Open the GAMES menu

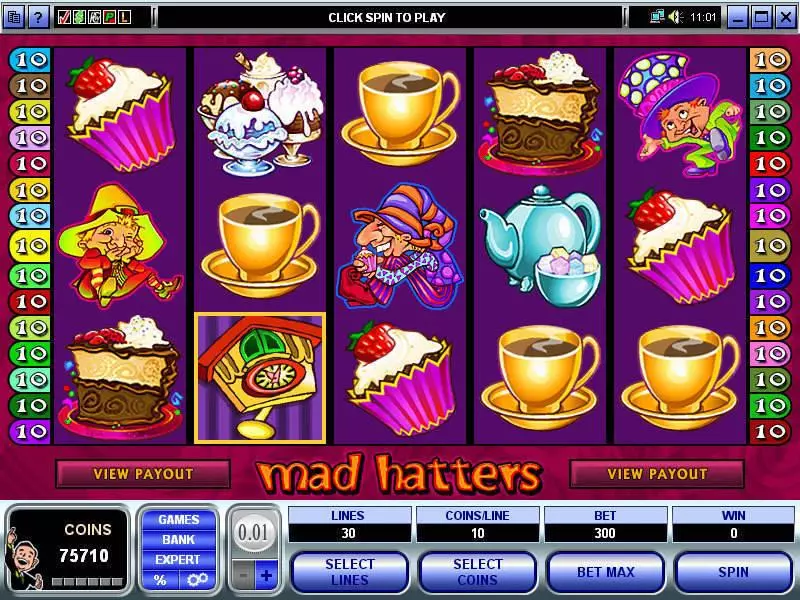pos(178,520)
